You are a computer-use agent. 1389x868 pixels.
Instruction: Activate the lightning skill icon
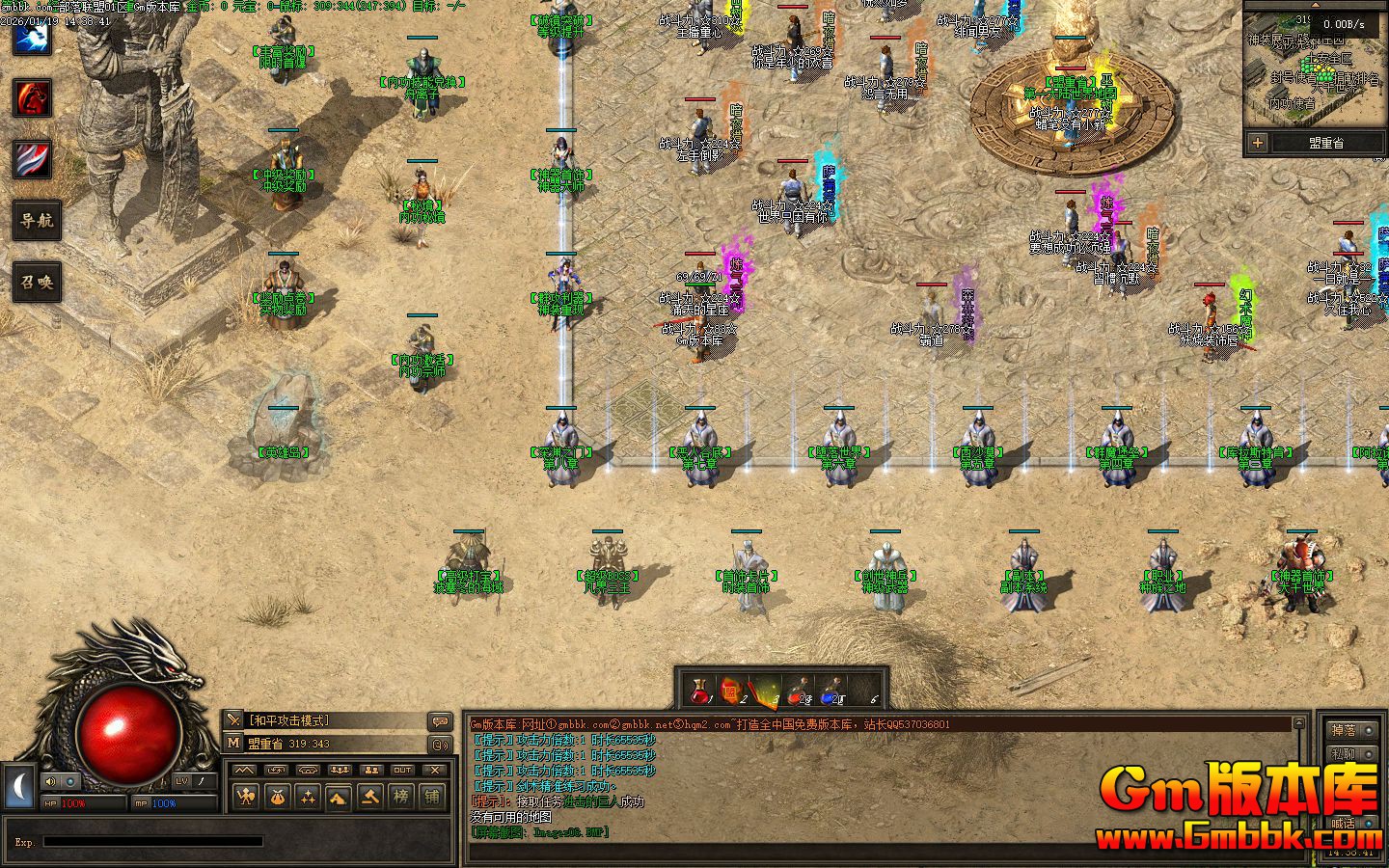click(32, 37)
